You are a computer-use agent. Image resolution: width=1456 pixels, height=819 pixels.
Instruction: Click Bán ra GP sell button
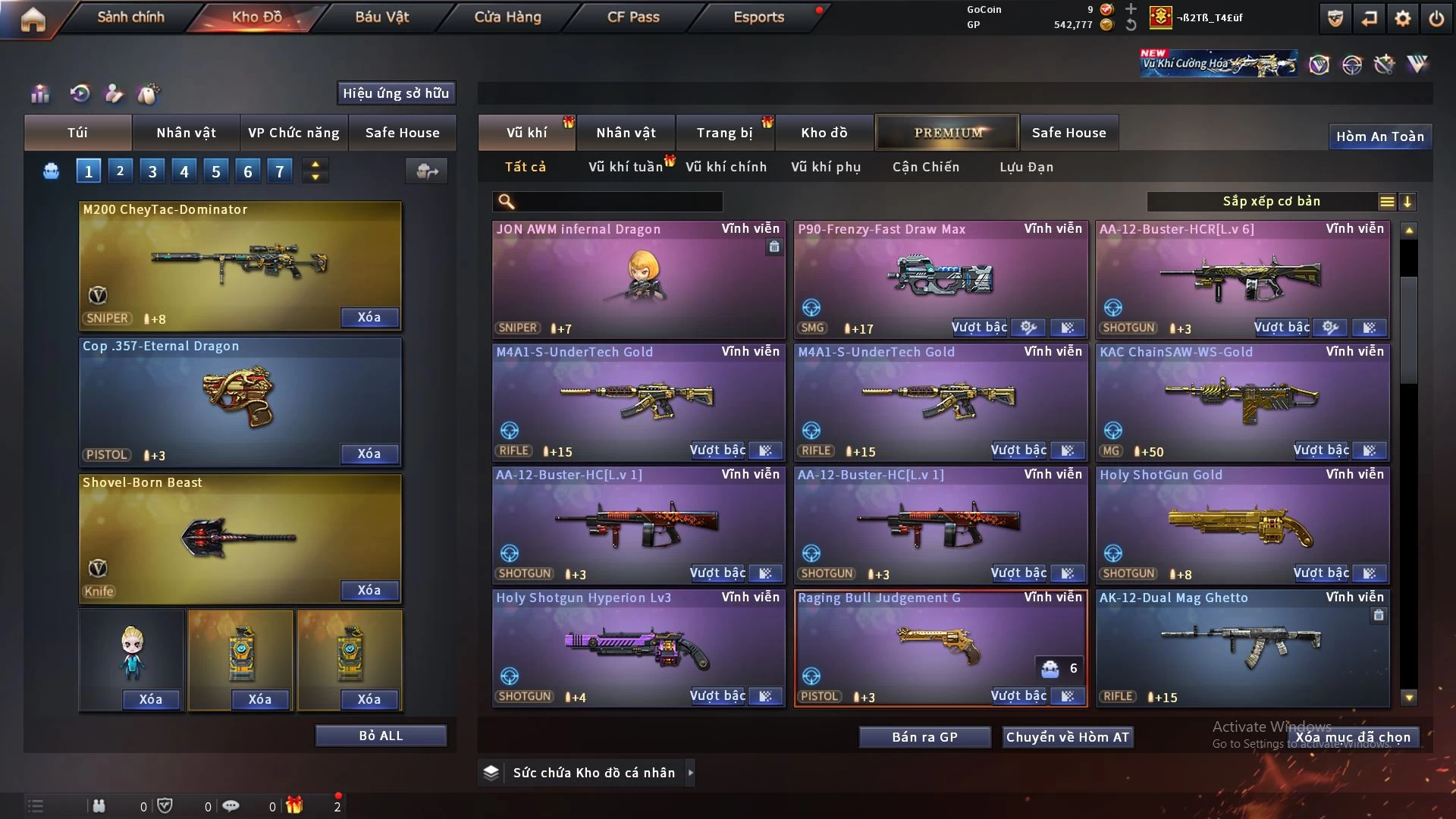point(924,737)
